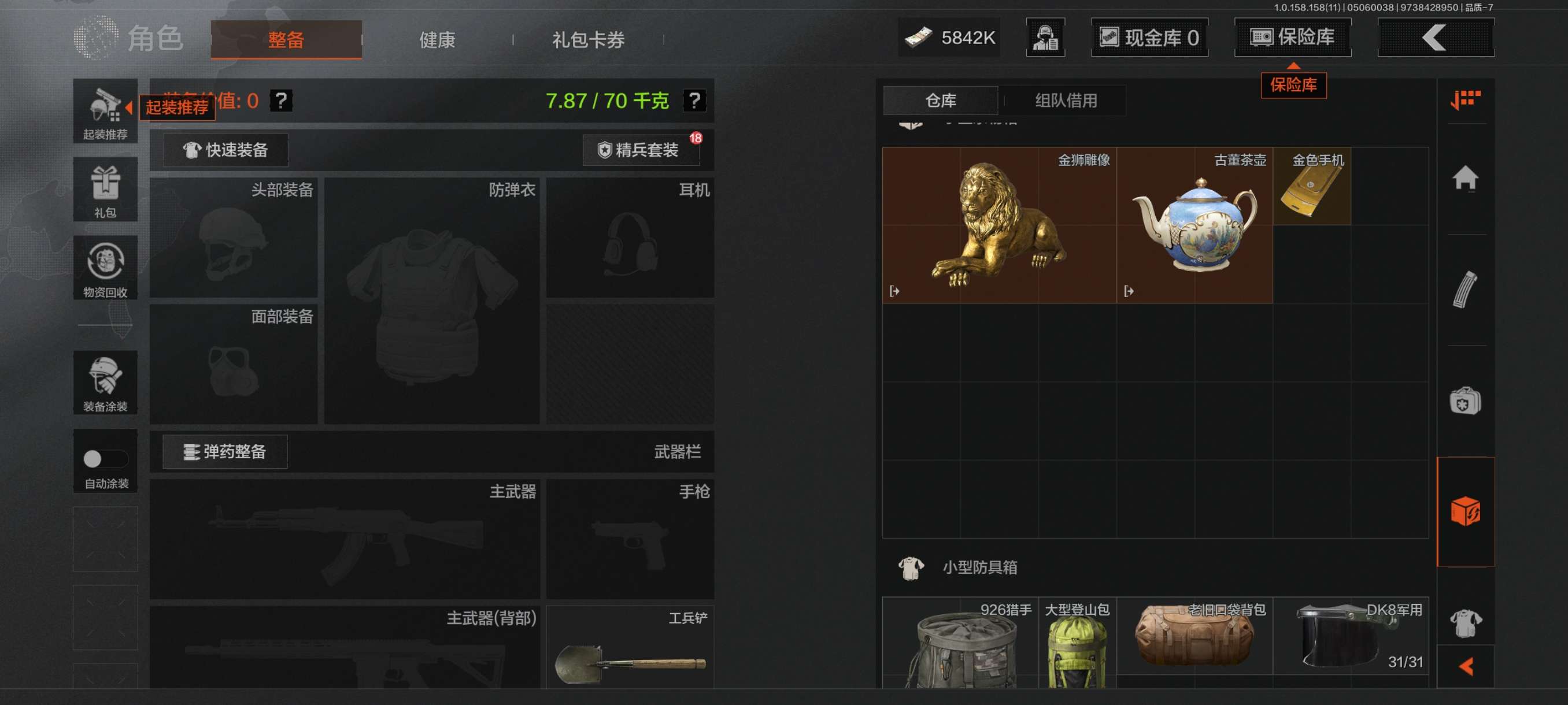Toggle the 自动涂装 auto-skin switch
Screen dimensions: 1568x705
[x=105, y=459]
